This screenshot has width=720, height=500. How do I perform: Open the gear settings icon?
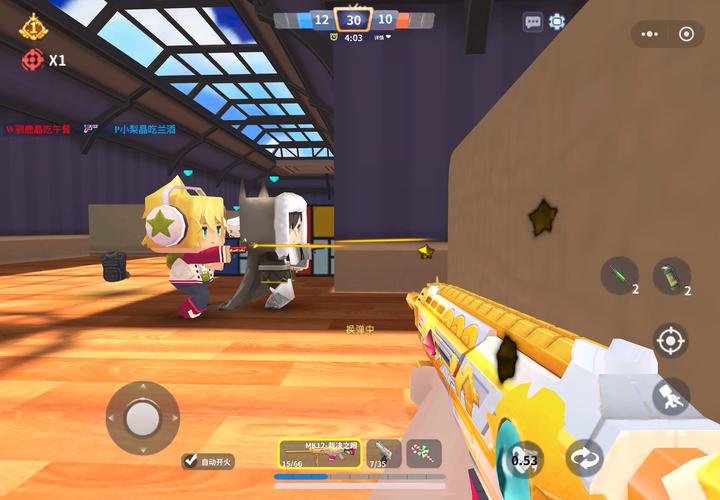557,21
